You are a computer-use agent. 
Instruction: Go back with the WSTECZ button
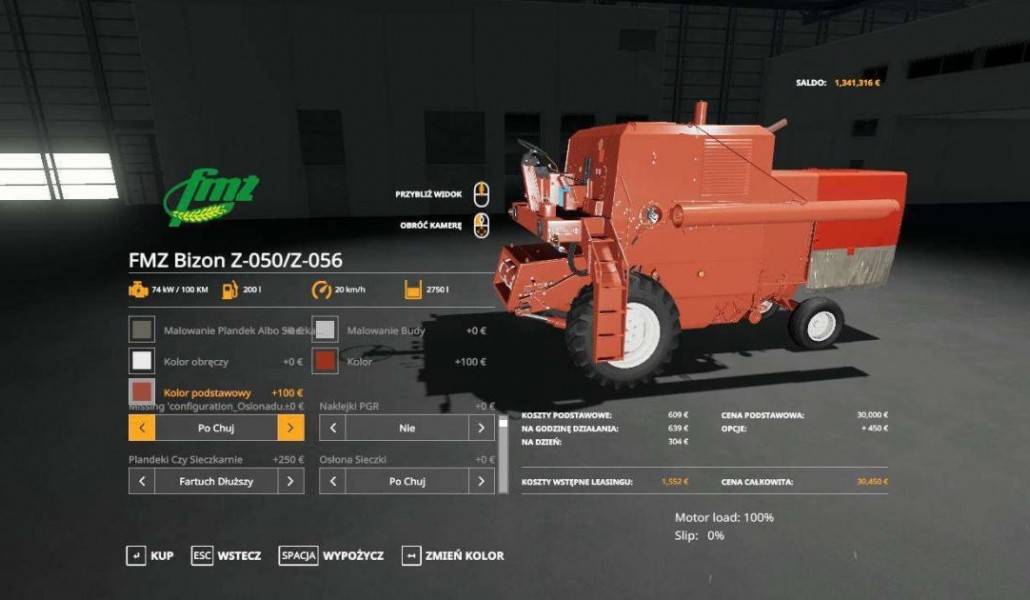click(x=227, y=555)
